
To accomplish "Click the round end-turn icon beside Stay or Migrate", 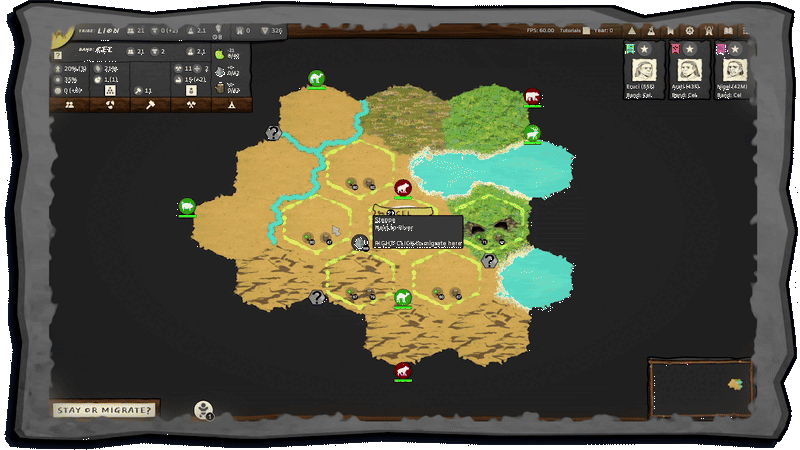I will 203,408.
